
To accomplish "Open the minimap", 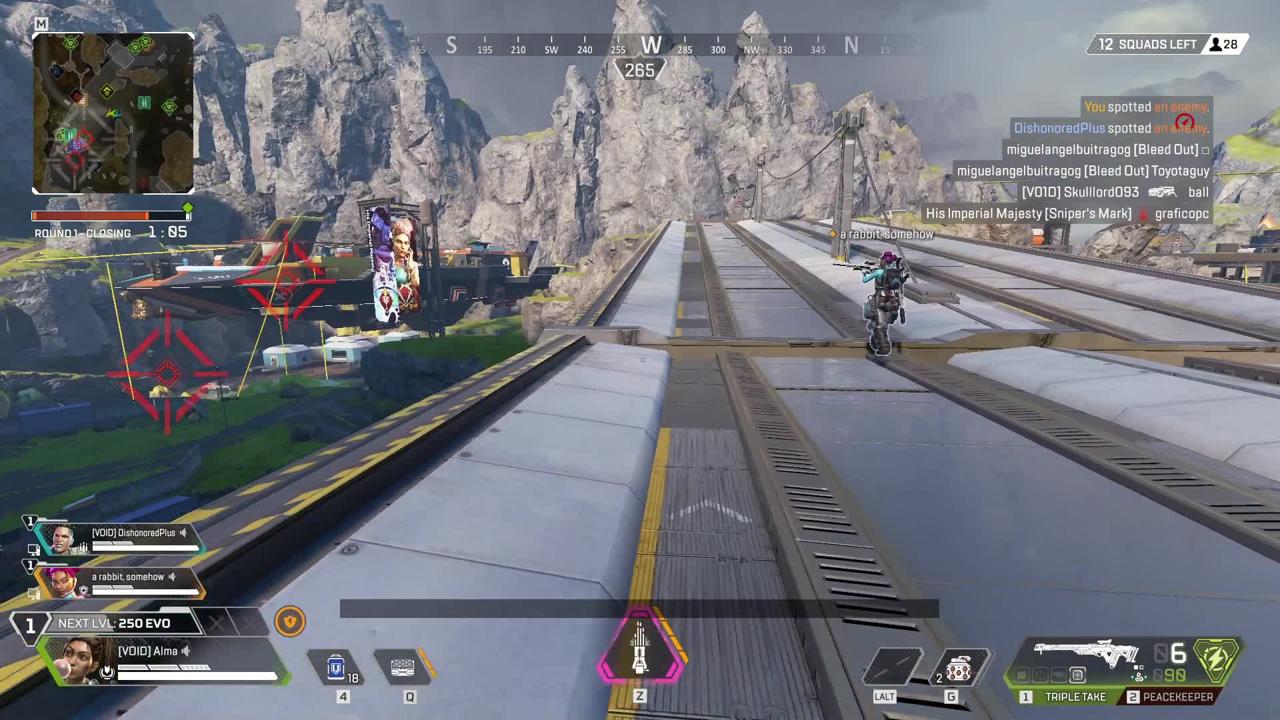I will 113,112.
